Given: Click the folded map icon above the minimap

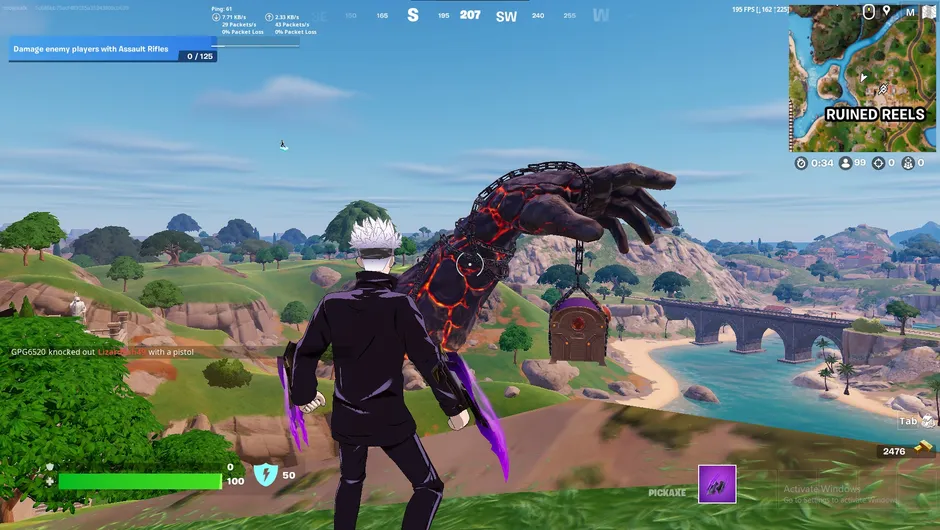Looking at the screenshot, I should pyautogui.click(x=928, y=12).
